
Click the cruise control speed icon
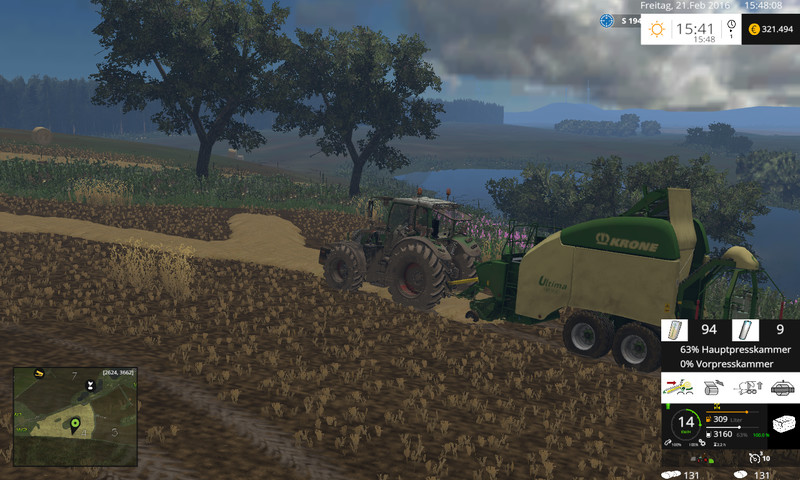point(753,457)
